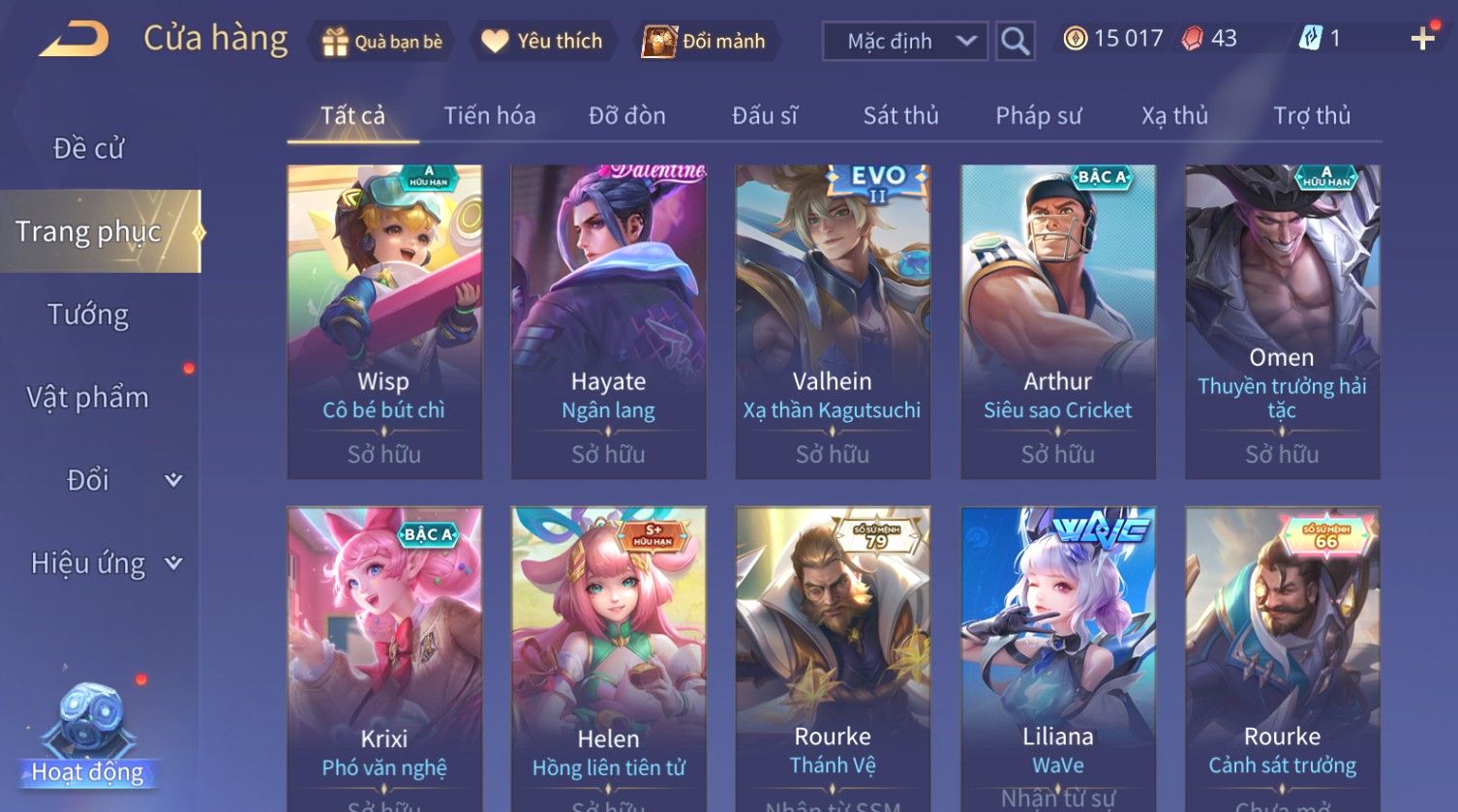This screenshot has height=812, width=1458.
Task: Open Quà bạn bè gift section
Action: [382, 42]
